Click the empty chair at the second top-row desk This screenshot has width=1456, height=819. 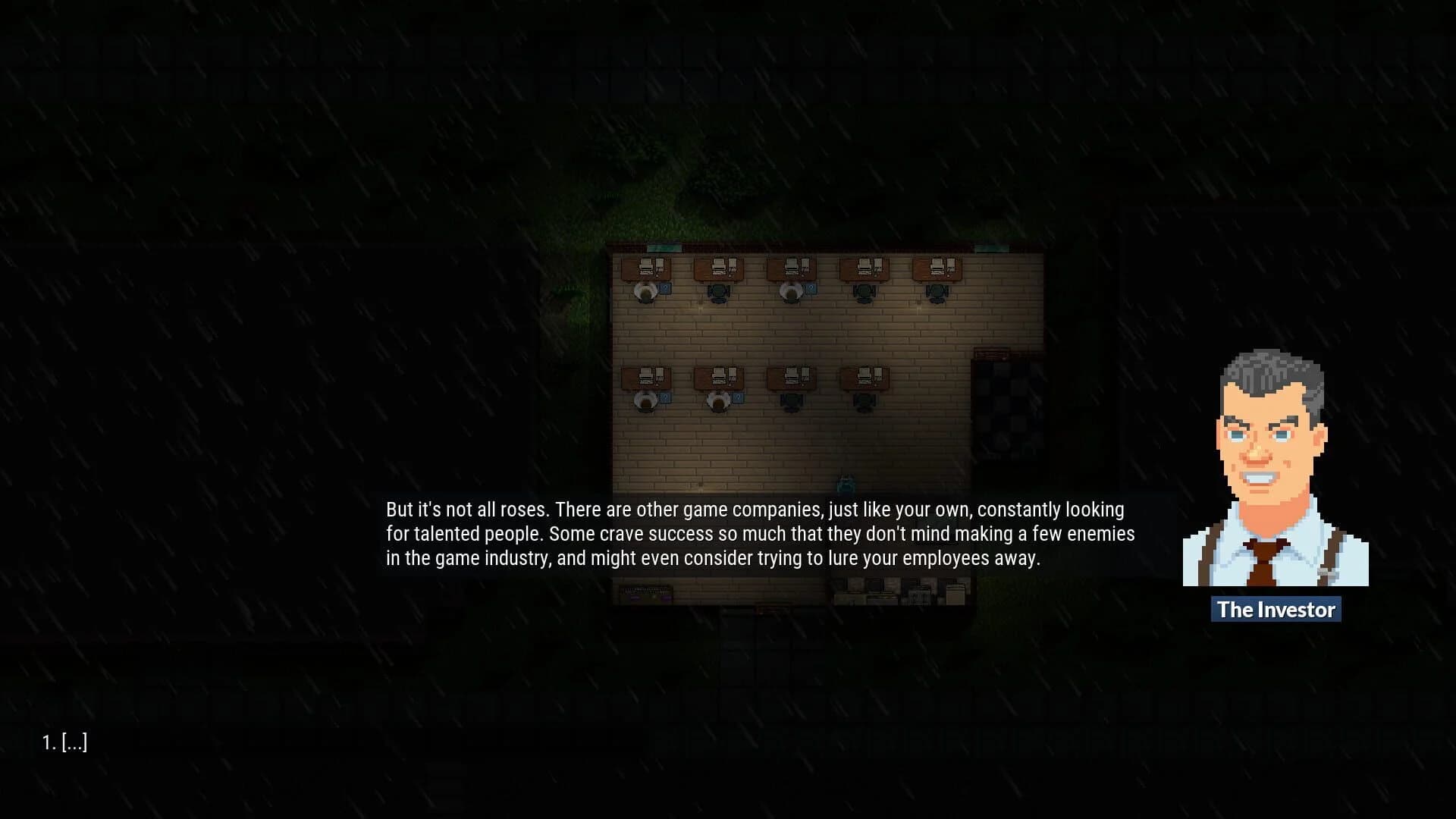717,292
